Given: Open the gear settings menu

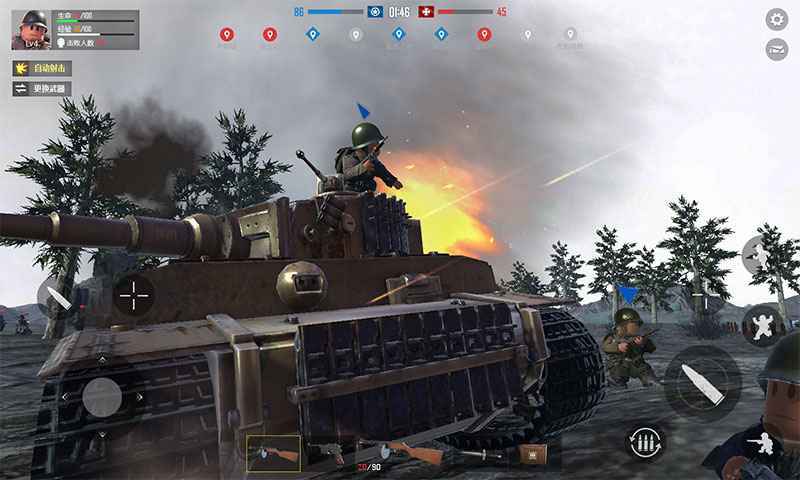Looking at the screenshot, I should click(776, 19).
